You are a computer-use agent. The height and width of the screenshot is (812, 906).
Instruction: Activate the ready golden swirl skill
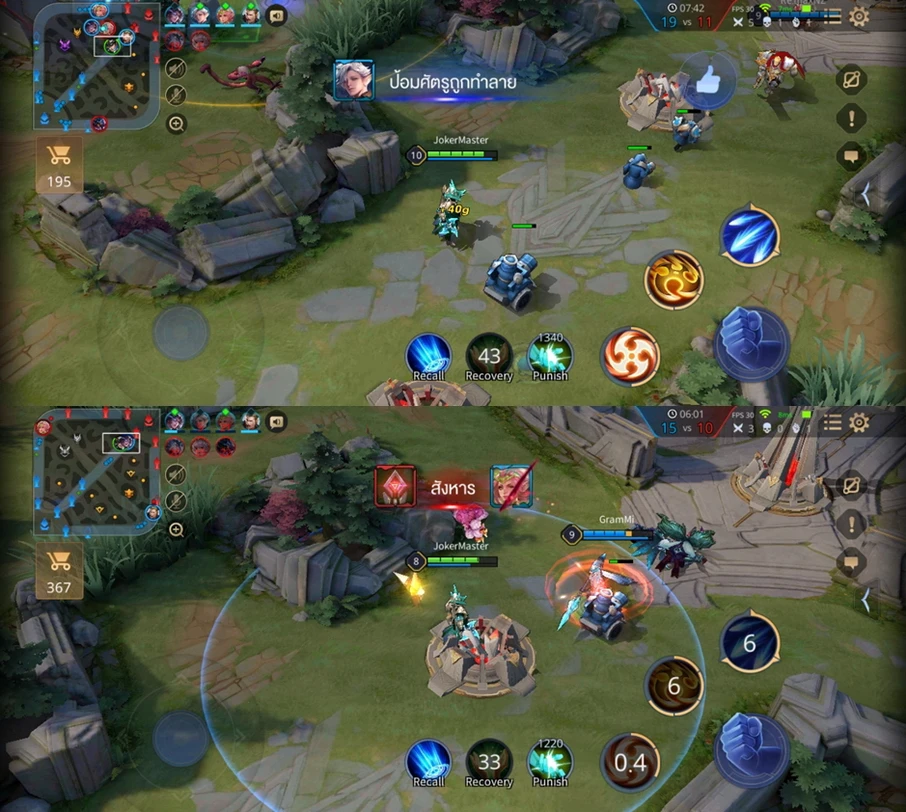(x=674, y=280)
